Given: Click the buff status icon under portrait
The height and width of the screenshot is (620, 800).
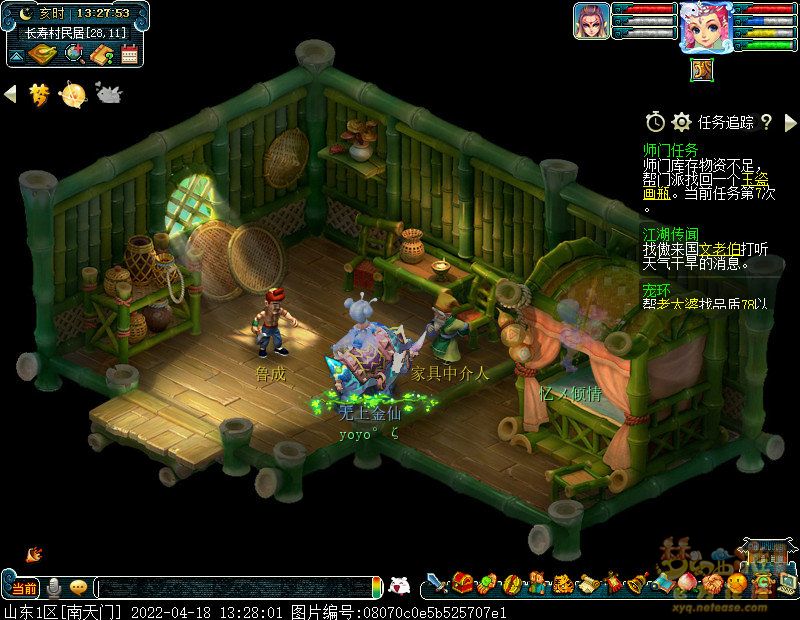Looking at the screenshot, I should pos(701,70).
